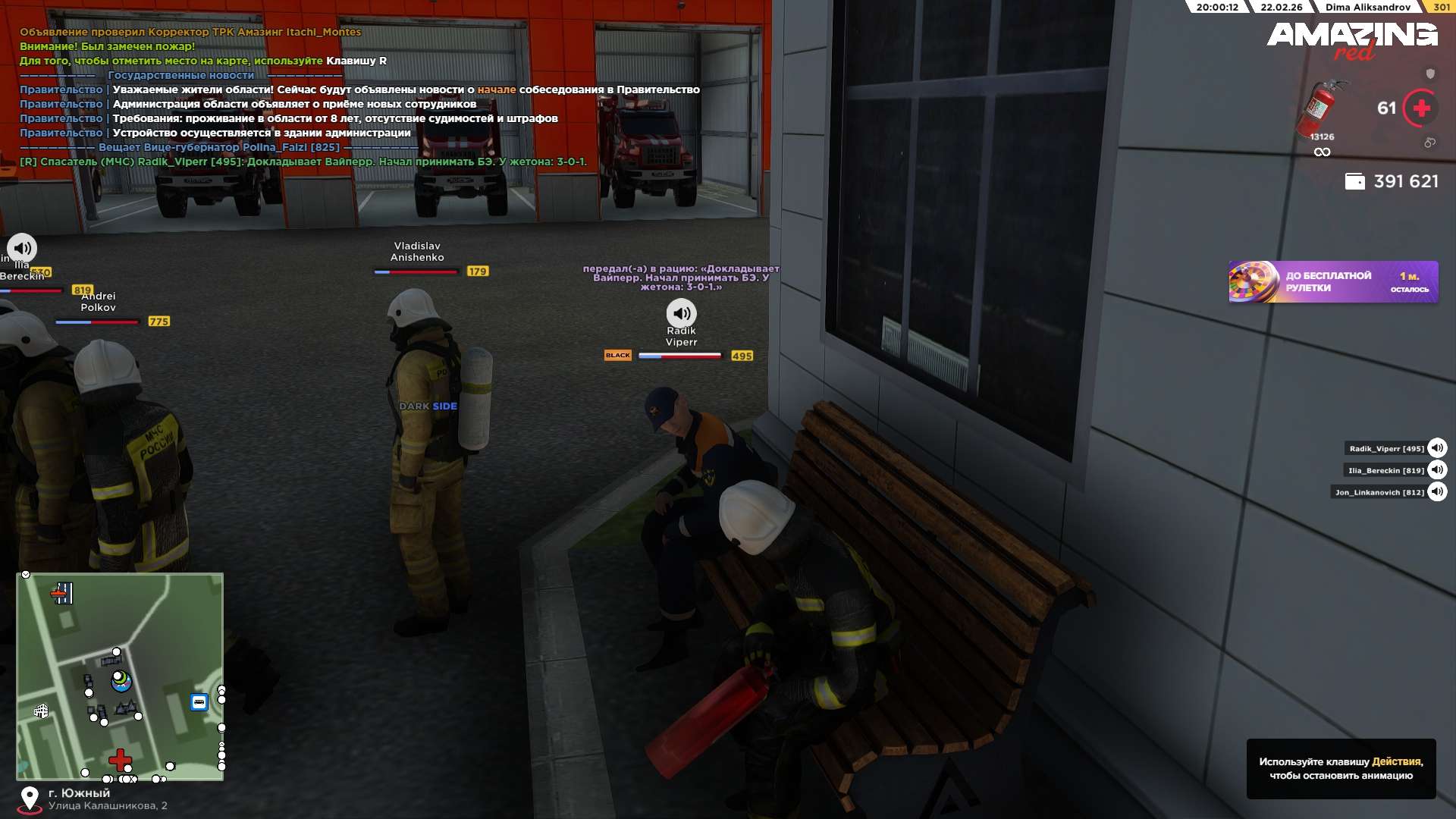Select the fire extinguisher weapon icon
The height and width of the screenshot is (819, 1456).
point(1320,108)
